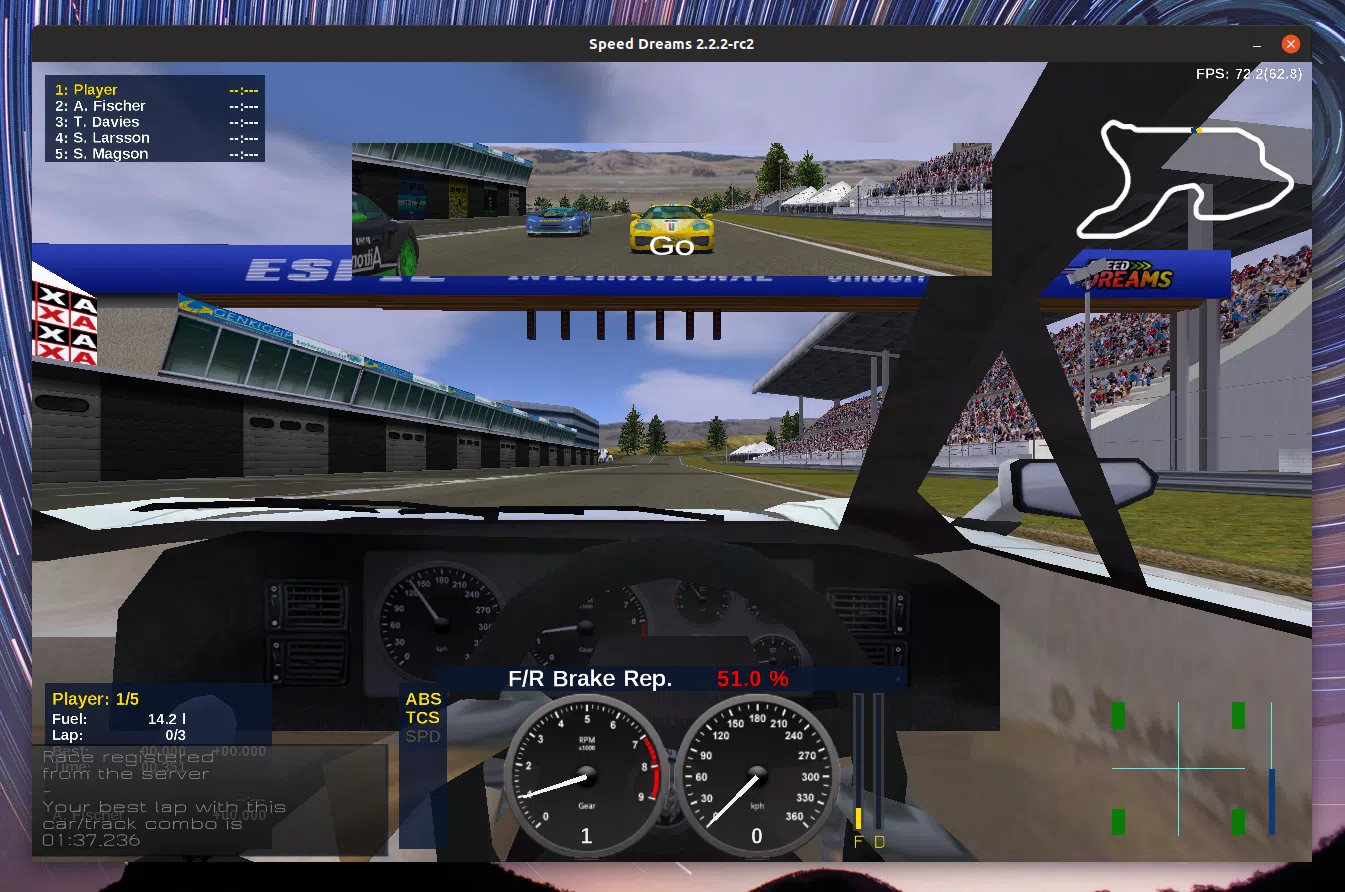This screenshot has height=892, width=1345.
Task: Click the FPS counter readout
Action: coord(1250,72)
